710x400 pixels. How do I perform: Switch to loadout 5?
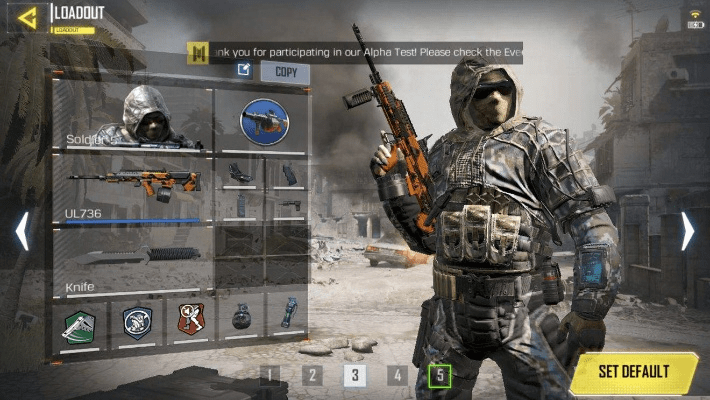(x=439, y=375)
